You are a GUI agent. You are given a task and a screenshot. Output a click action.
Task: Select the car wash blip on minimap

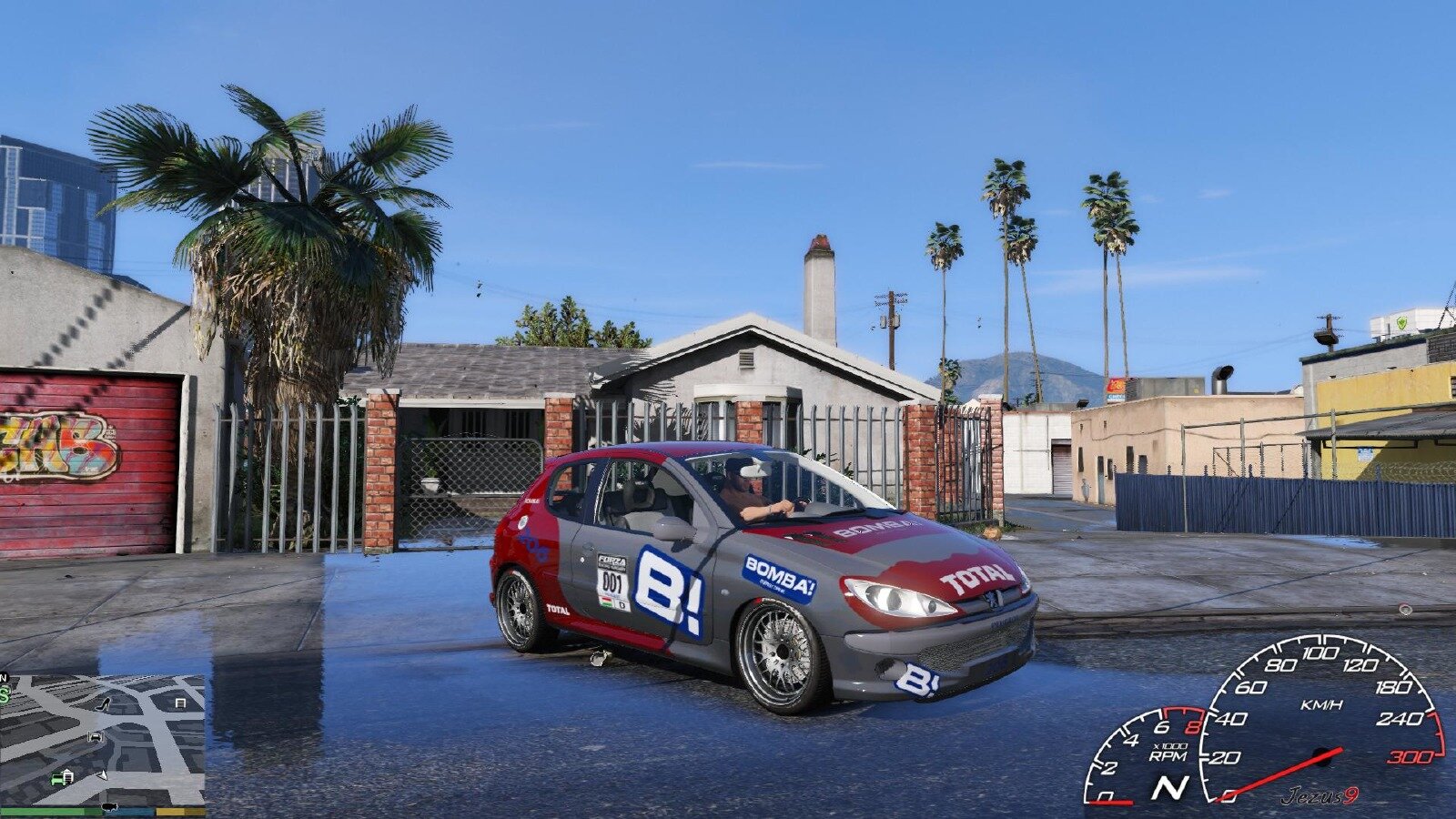pyautogui.click(x=94, y=736)
